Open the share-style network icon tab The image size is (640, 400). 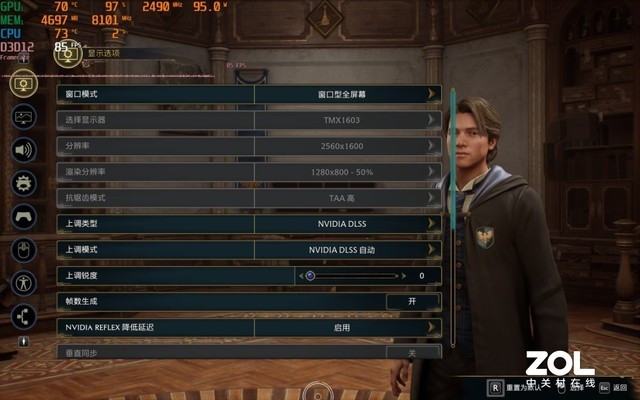(24, 316)
